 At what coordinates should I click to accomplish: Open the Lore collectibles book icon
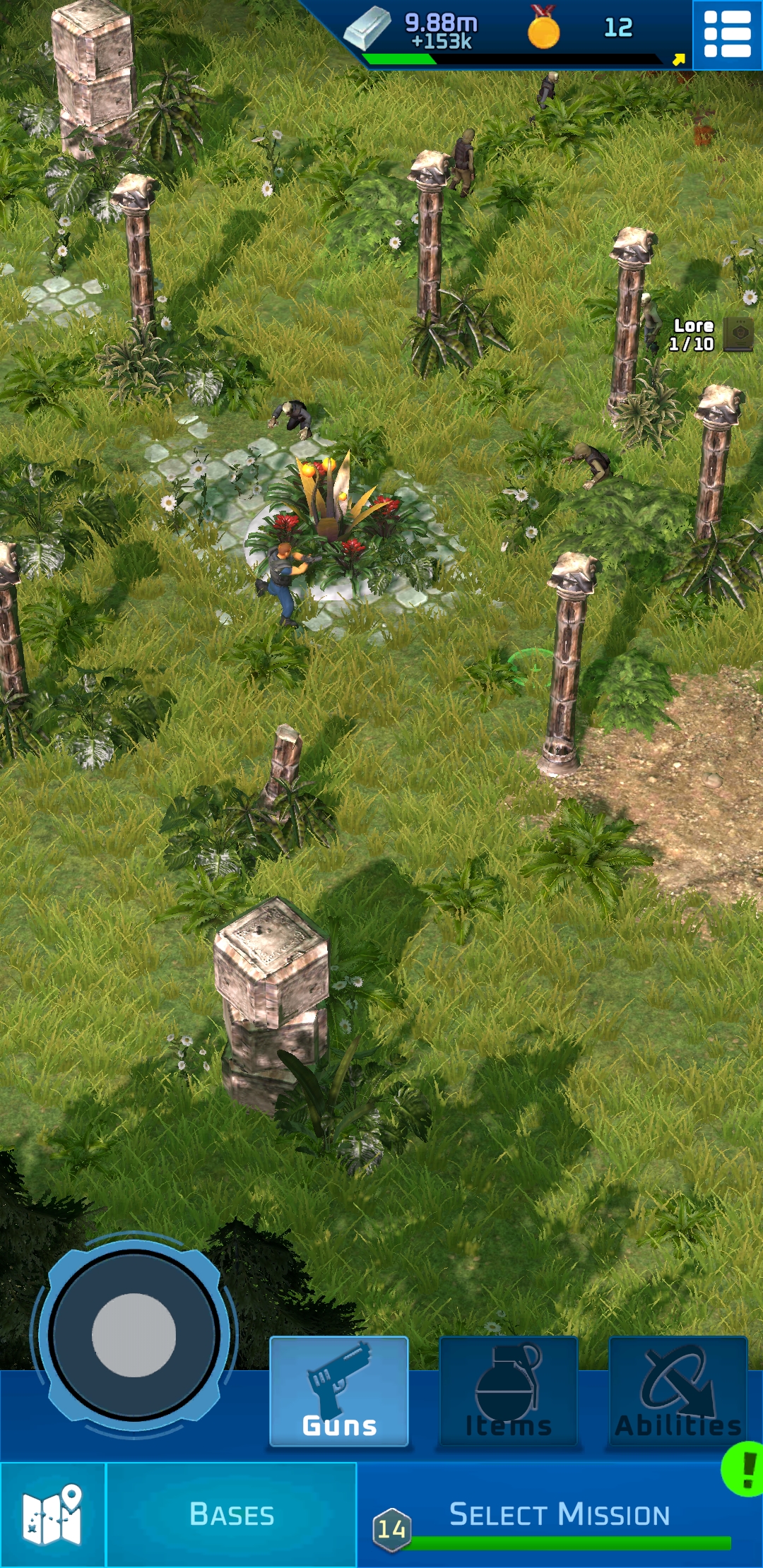(x=739, y=334)
